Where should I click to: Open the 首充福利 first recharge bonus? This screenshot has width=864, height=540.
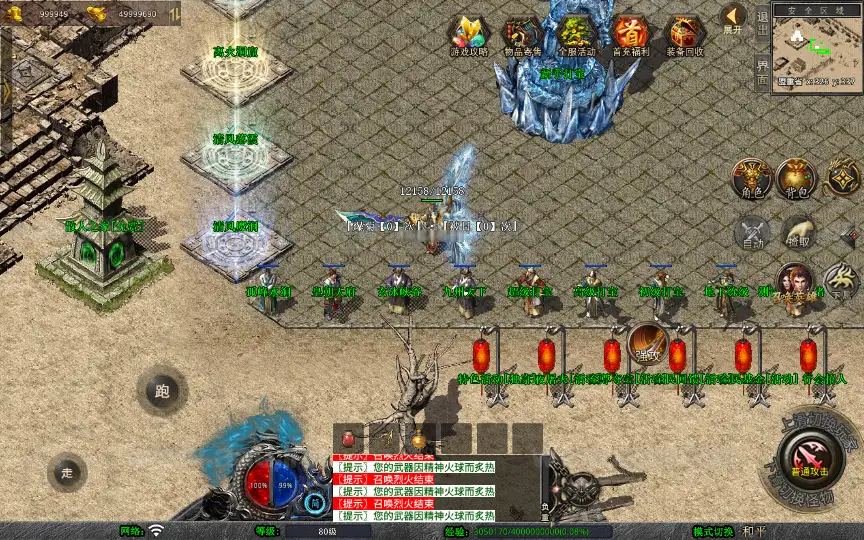(x=630, y=33)
